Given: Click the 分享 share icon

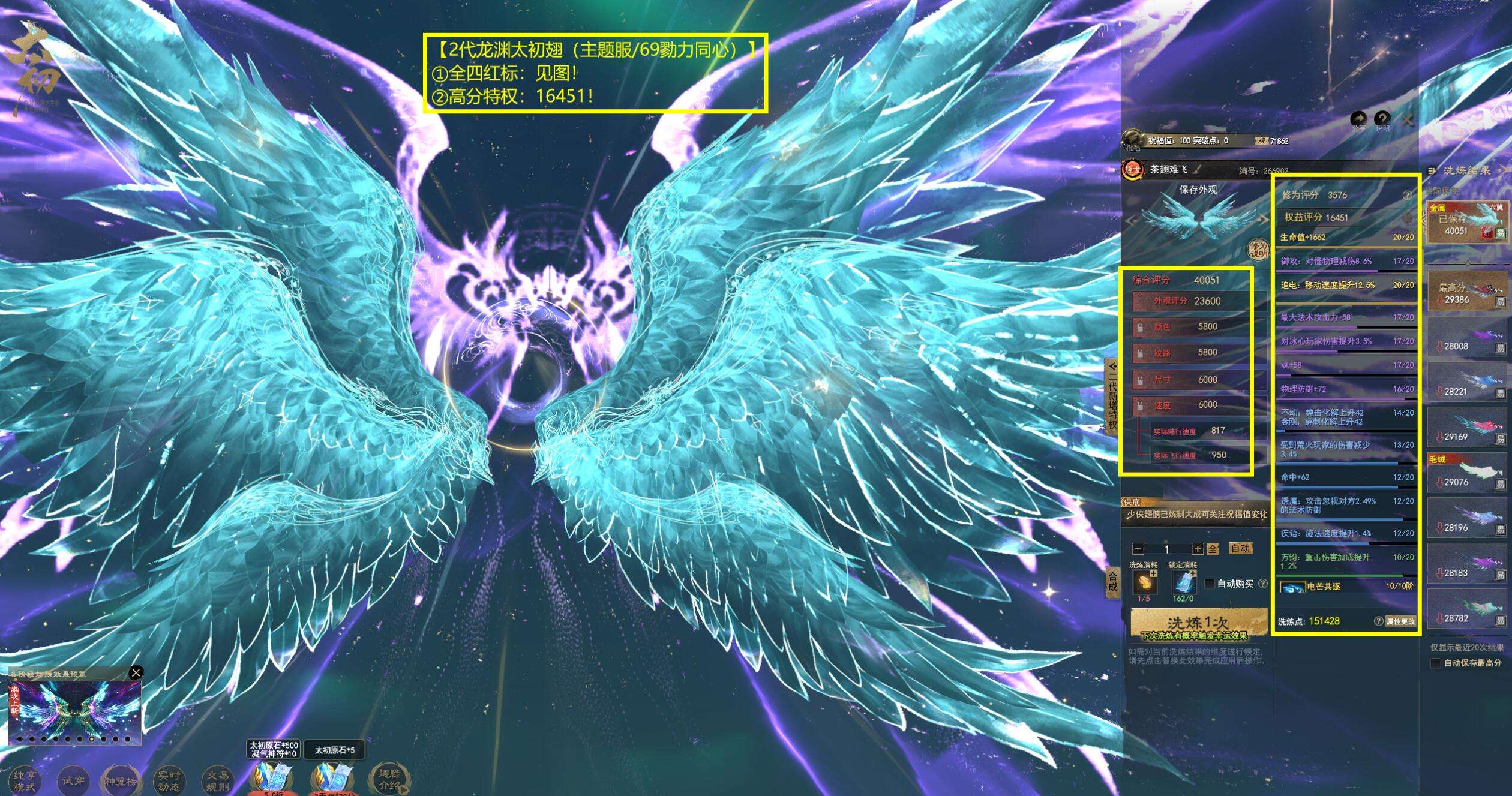Looking at the screenshot, I should (1359, 119).
